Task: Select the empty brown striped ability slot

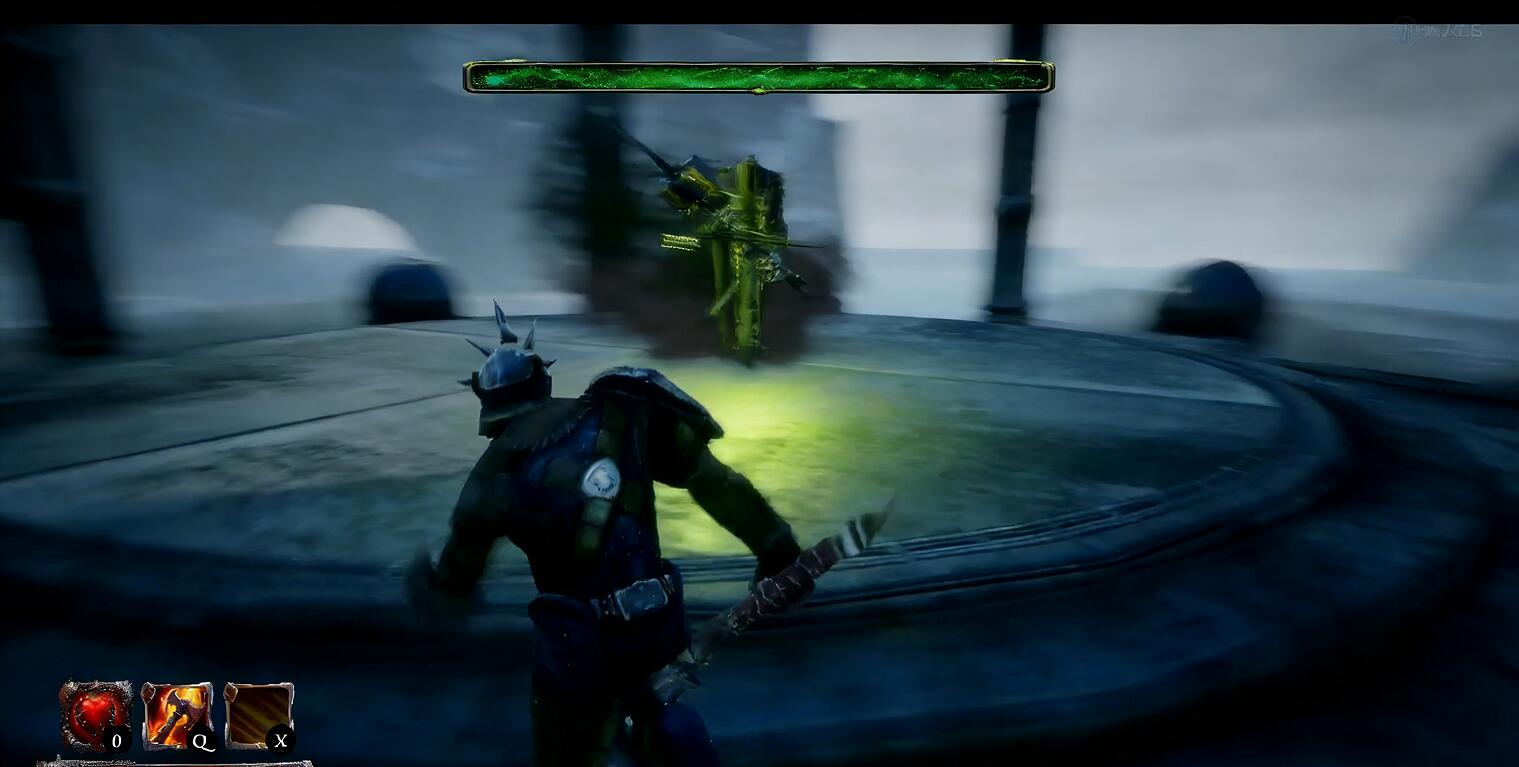Action: tap(257, 714)
